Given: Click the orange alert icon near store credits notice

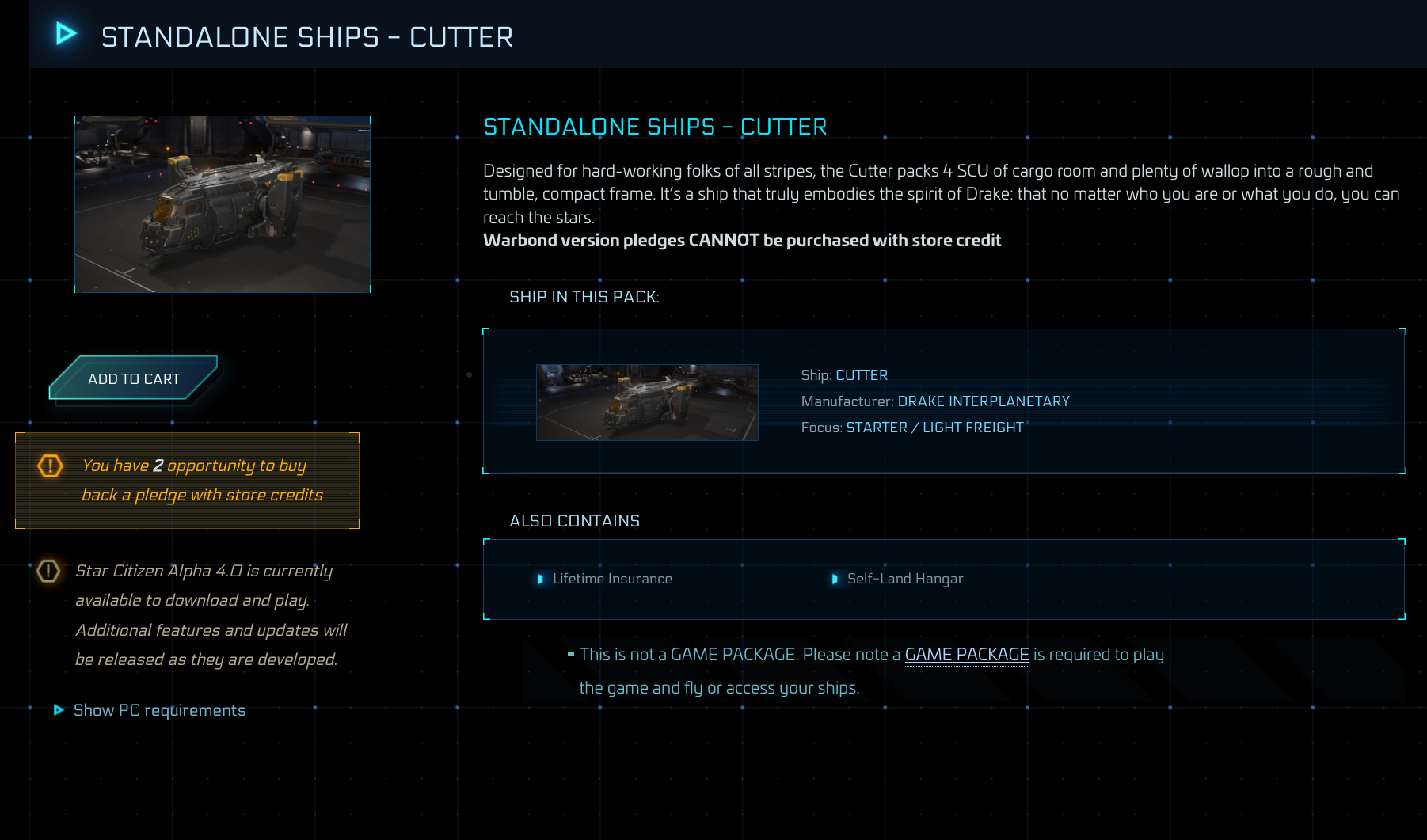Looking at the screenshot, I should (x=49, y=467).
